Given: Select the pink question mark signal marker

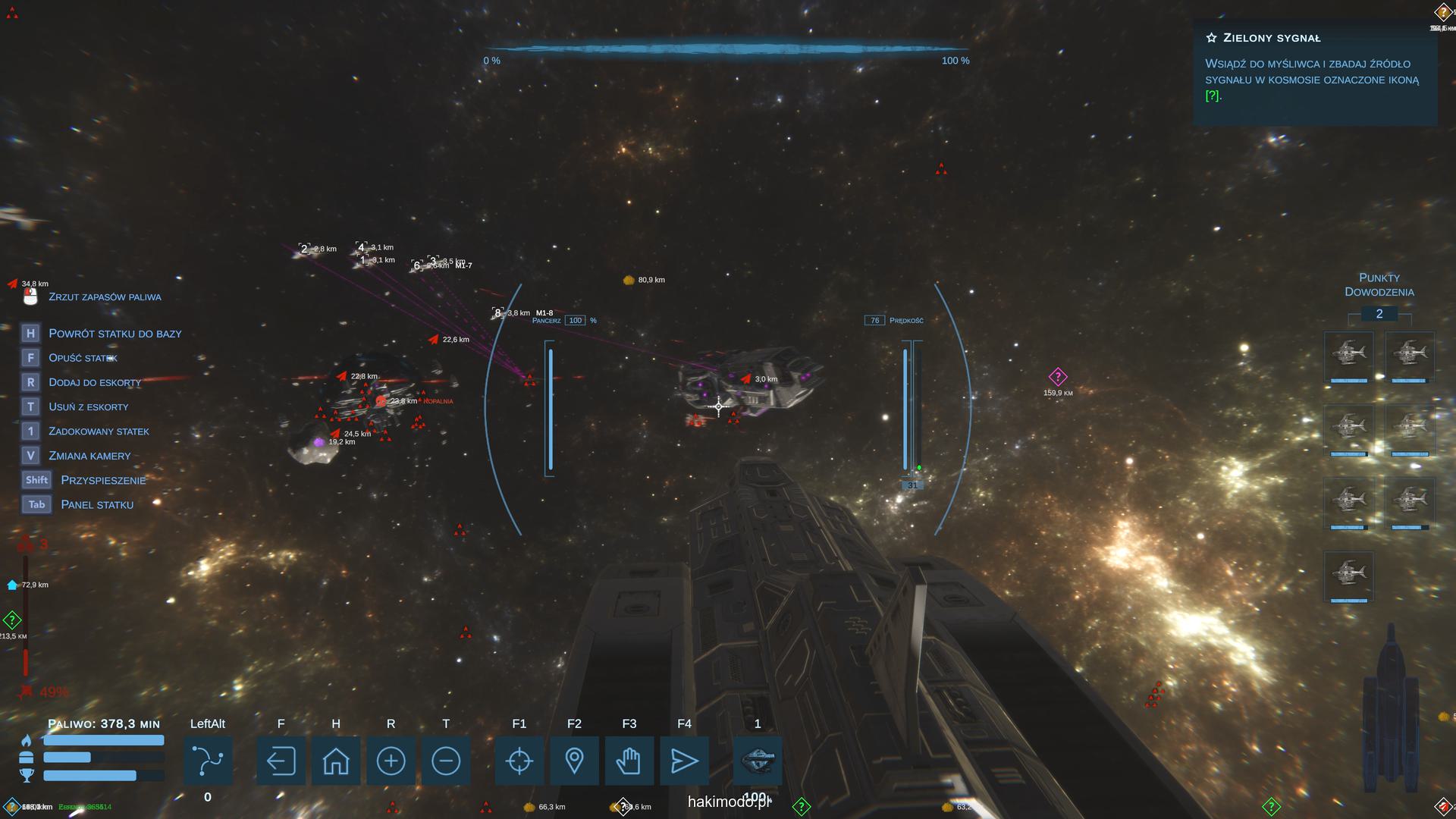Looking at the screenshot, I should tap(1058, 377).
